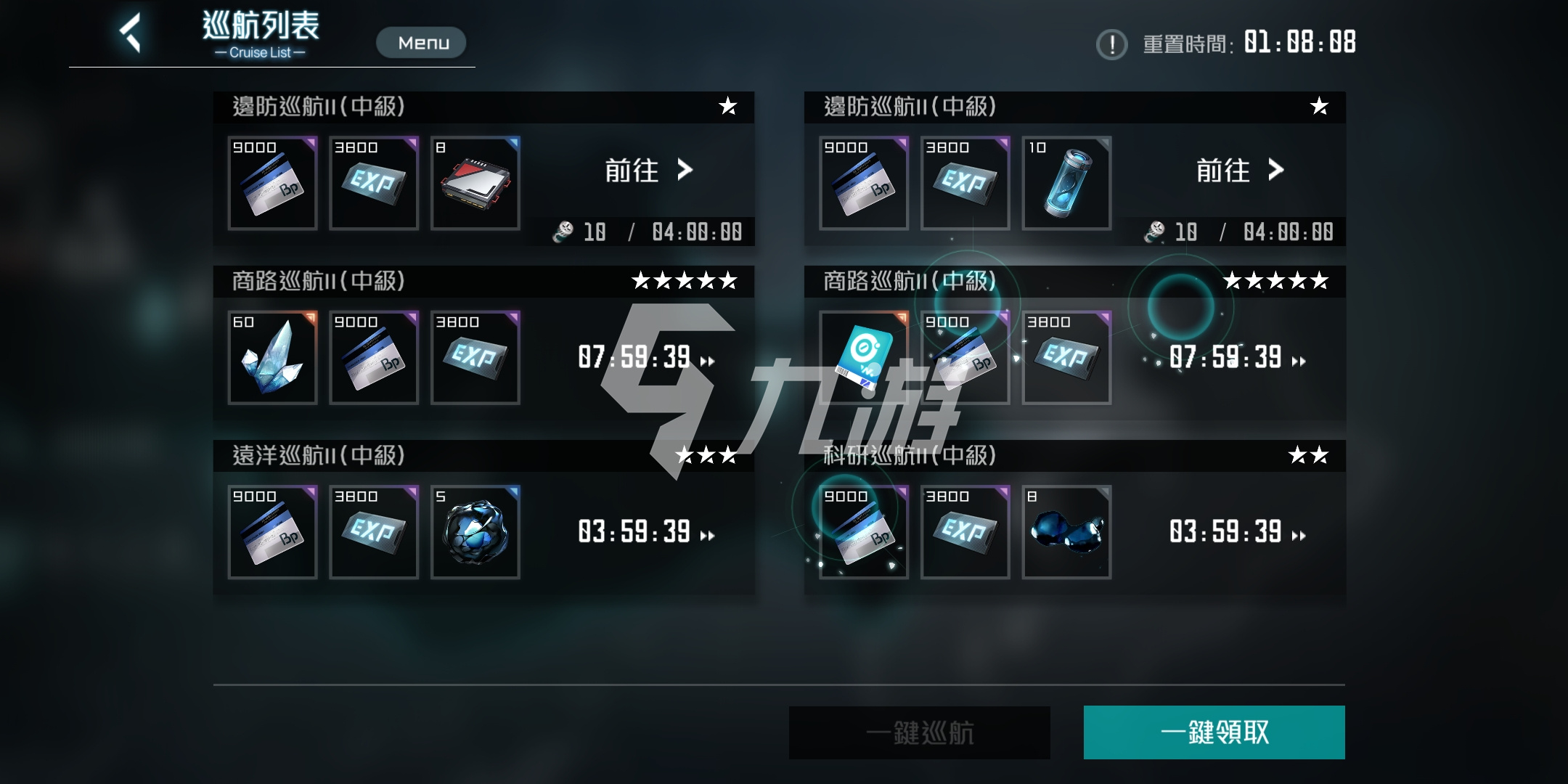Claim all rewards with 一鍵領取
The image size is (1568, 784).
pyautogui.click(x=1214, y=732)
